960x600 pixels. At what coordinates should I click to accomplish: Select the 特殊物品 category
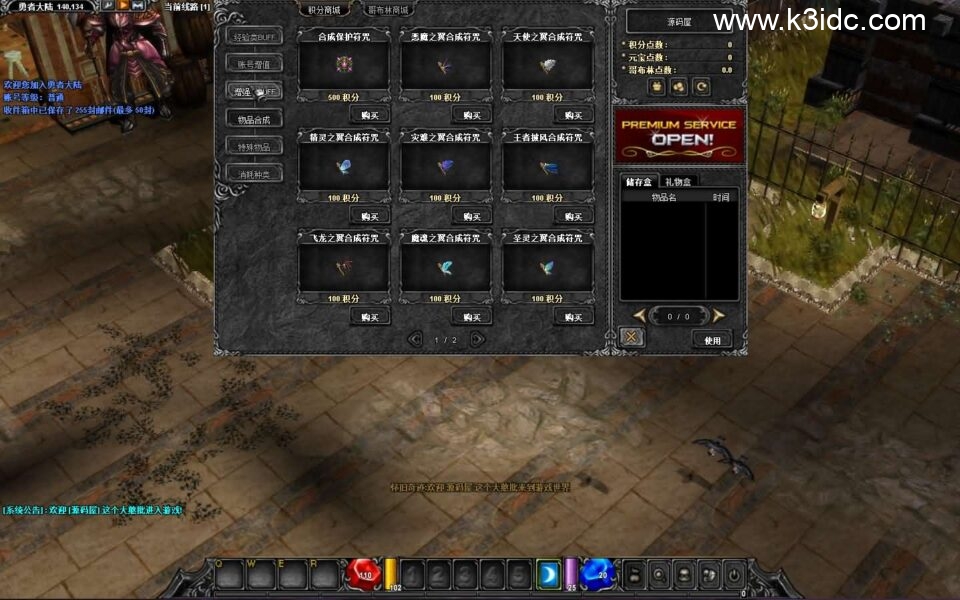pos(253,146)
